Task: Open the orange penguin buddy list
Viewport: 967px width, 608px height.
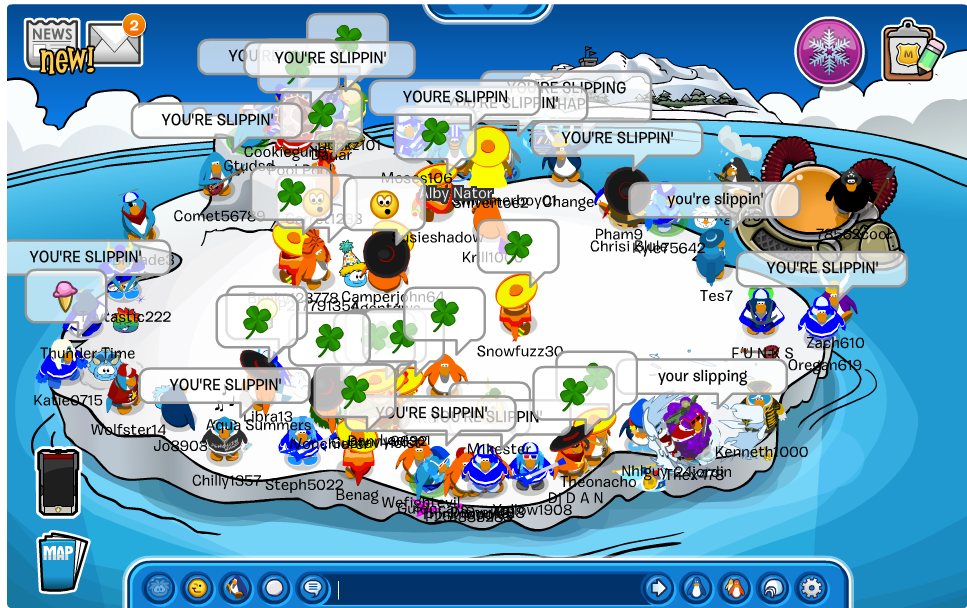Action: coord(734,587)
